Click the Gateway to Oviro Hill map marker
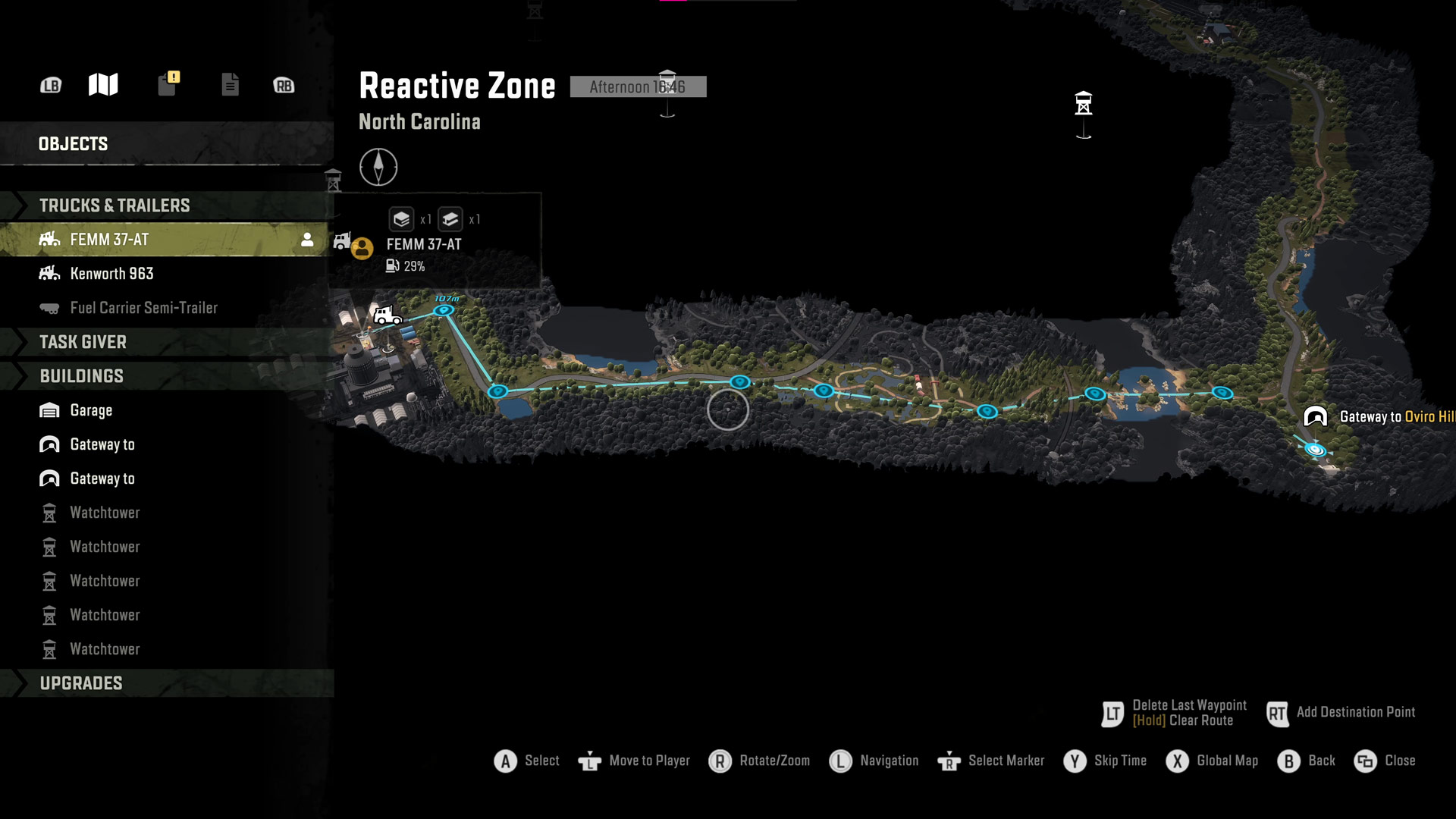The height and width of the screenshot is (819, 1456). 1316,416
